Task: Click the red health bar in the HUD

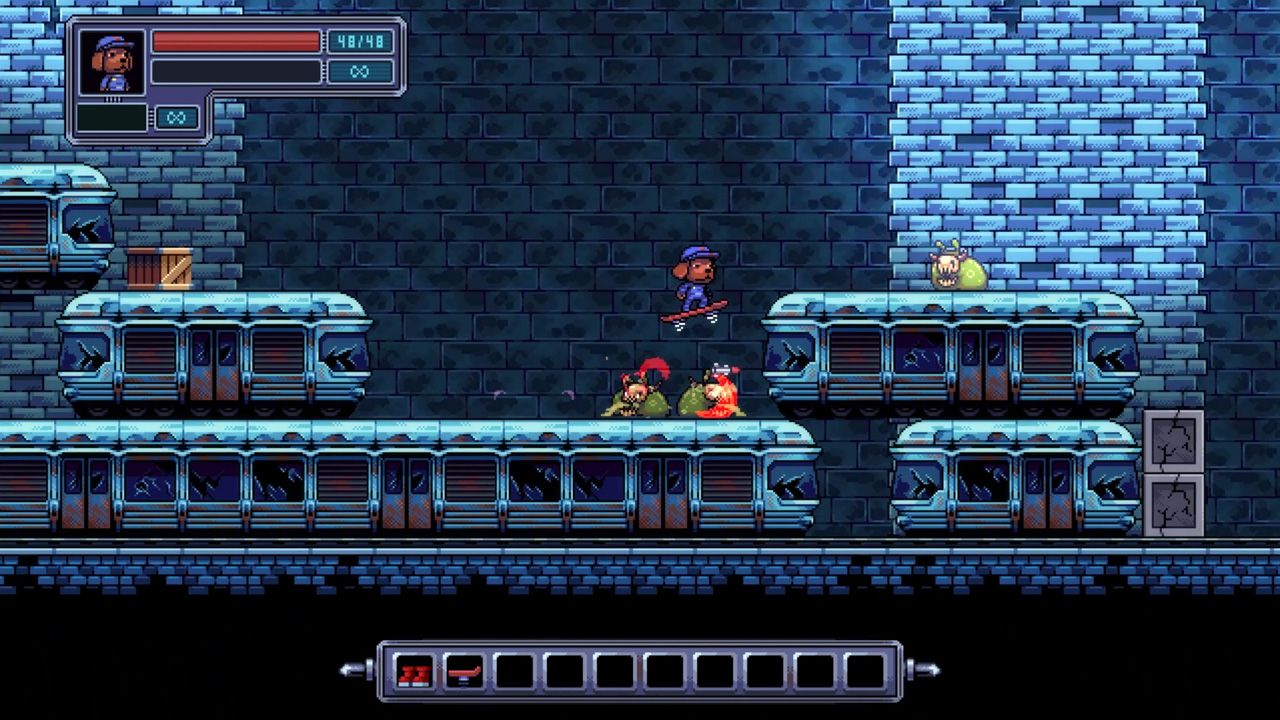Action: point(236,42)
